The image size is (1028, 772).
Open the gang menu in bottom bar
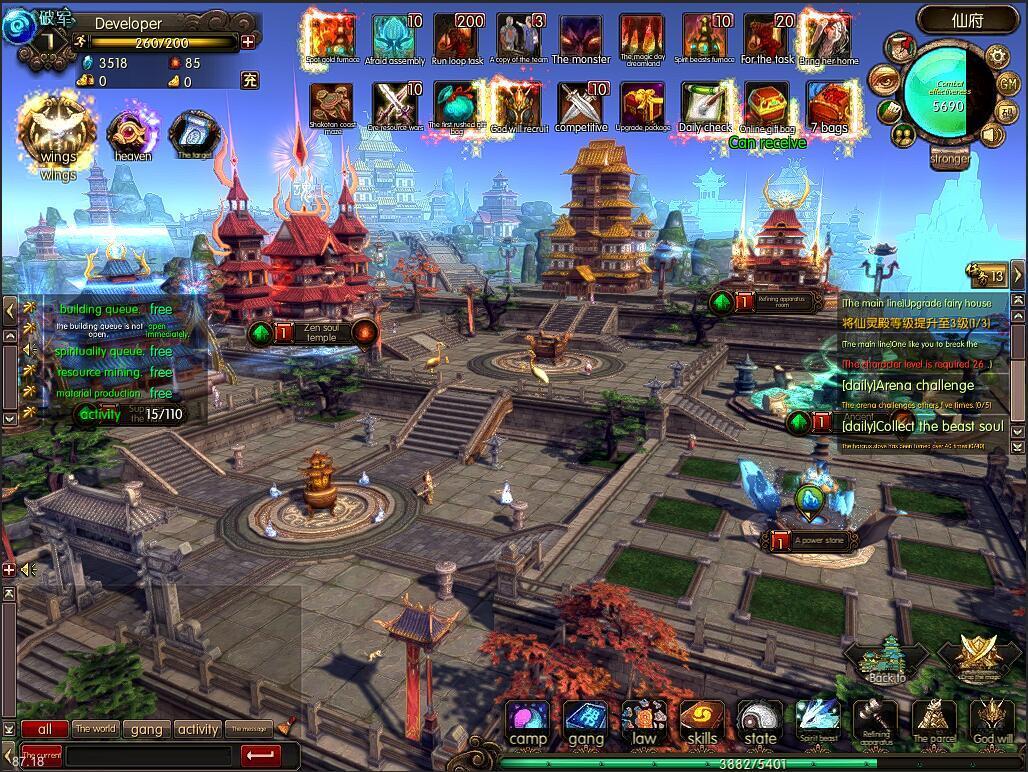tap(585, 722)
